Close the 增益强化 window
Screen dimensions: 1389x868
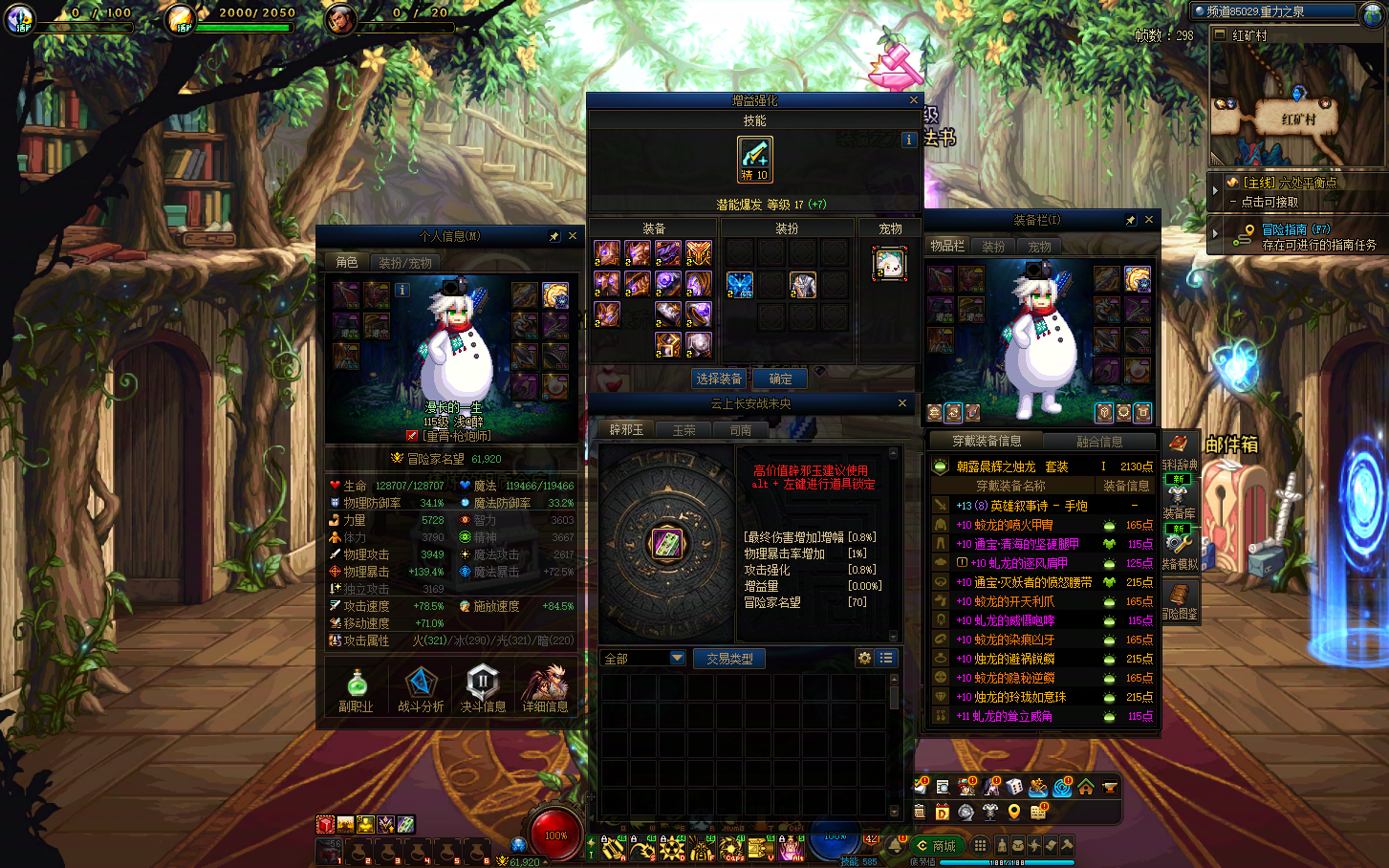coord(913,100)
